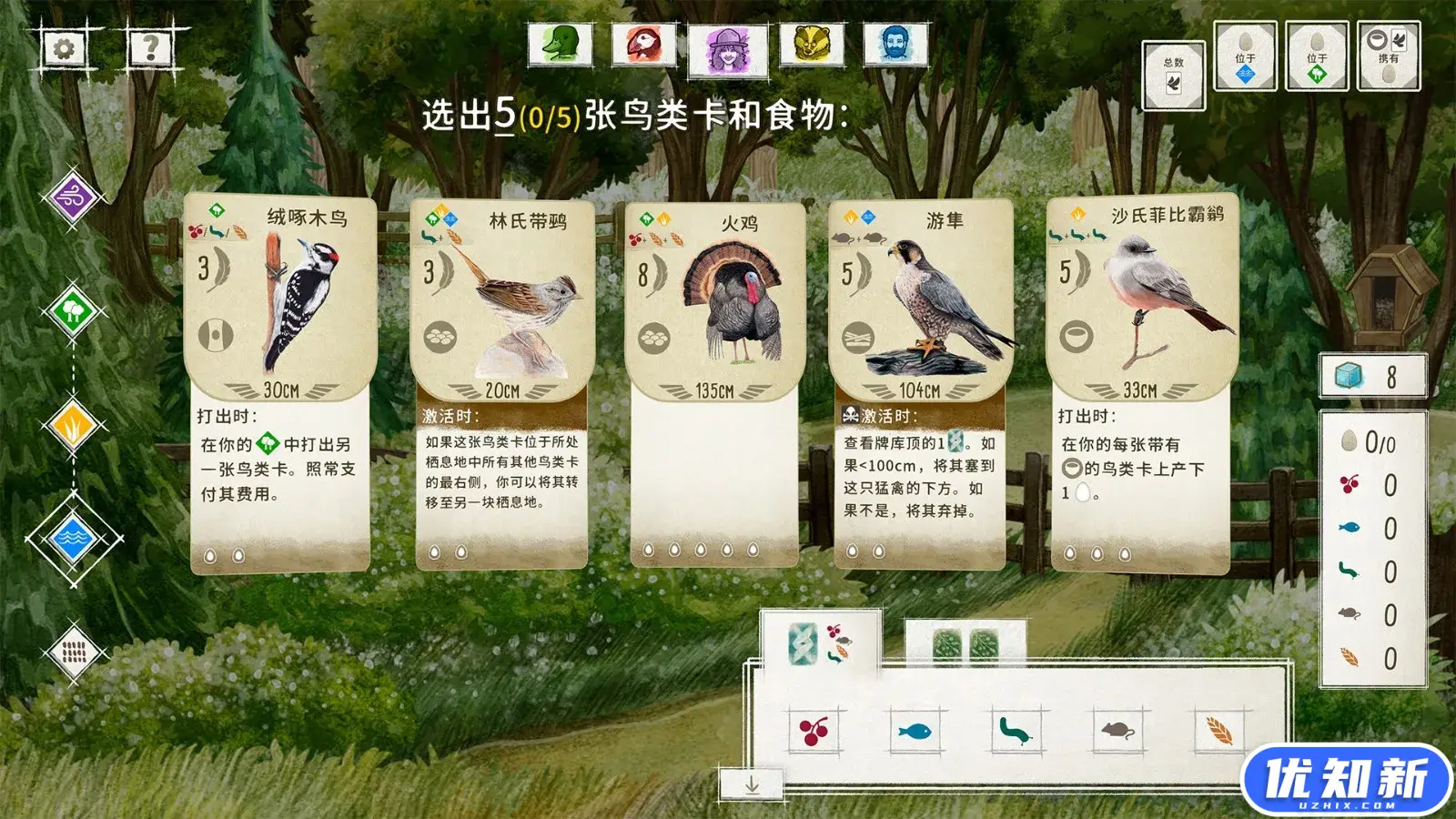
Task: Open the grassland habitat icon
Action: click(x=74, y=425)
